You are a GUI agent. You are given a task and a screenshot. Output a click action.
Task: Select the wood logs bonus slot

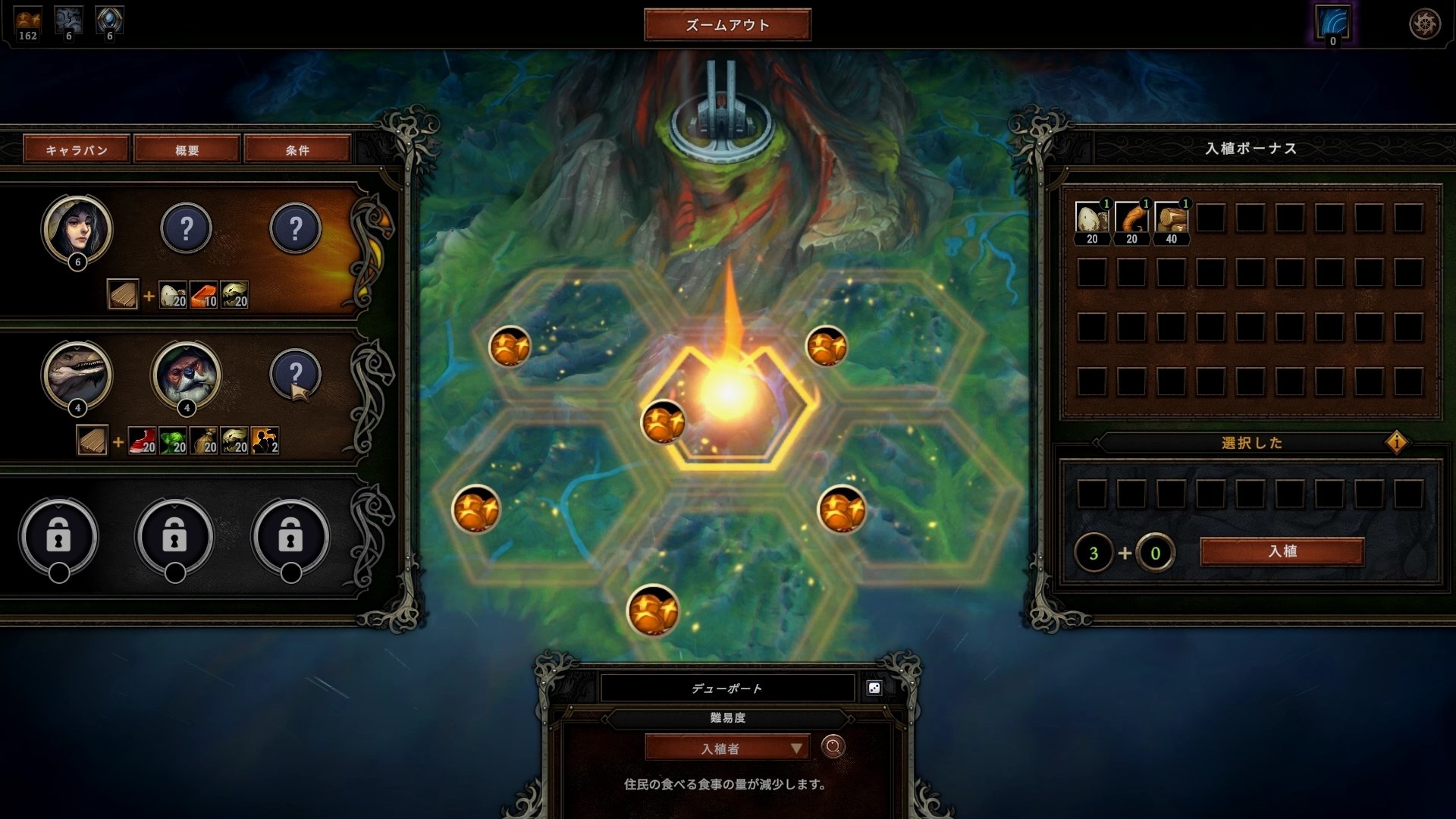(x=1171, y=218)
